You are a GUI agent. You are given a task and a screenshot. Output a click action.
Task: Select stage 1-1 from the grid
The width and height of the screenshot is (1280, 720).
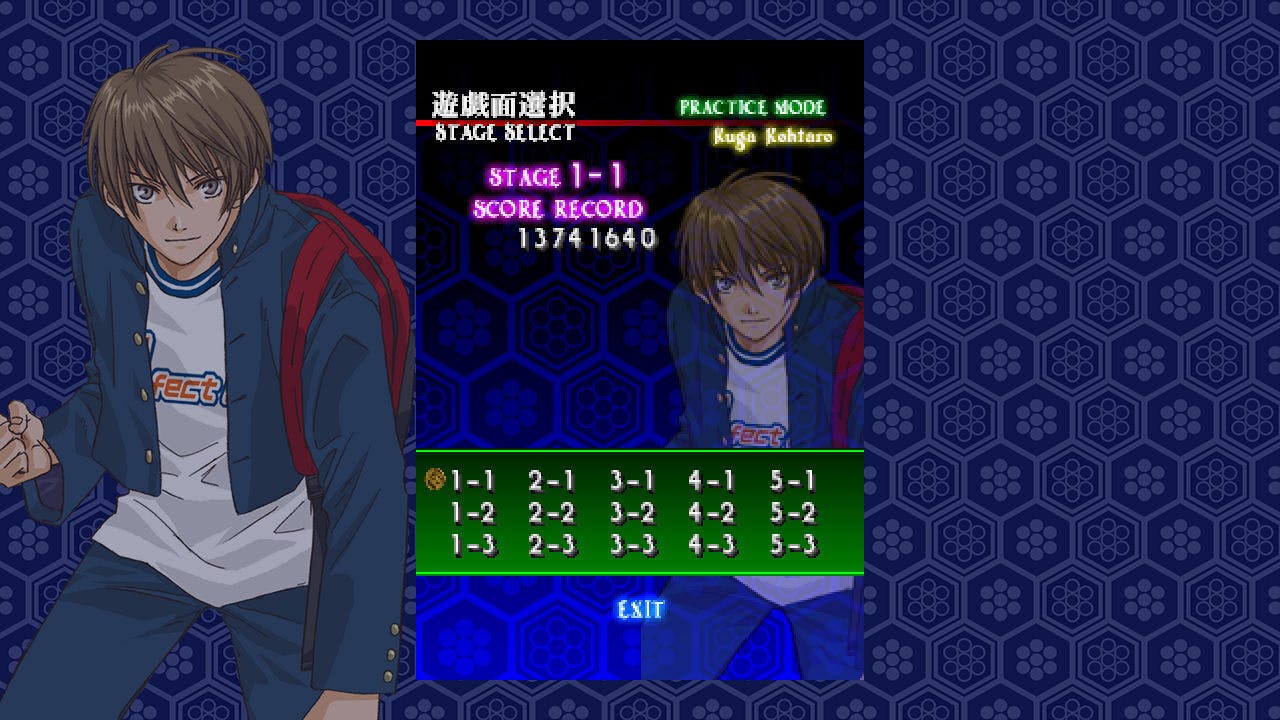473,481
